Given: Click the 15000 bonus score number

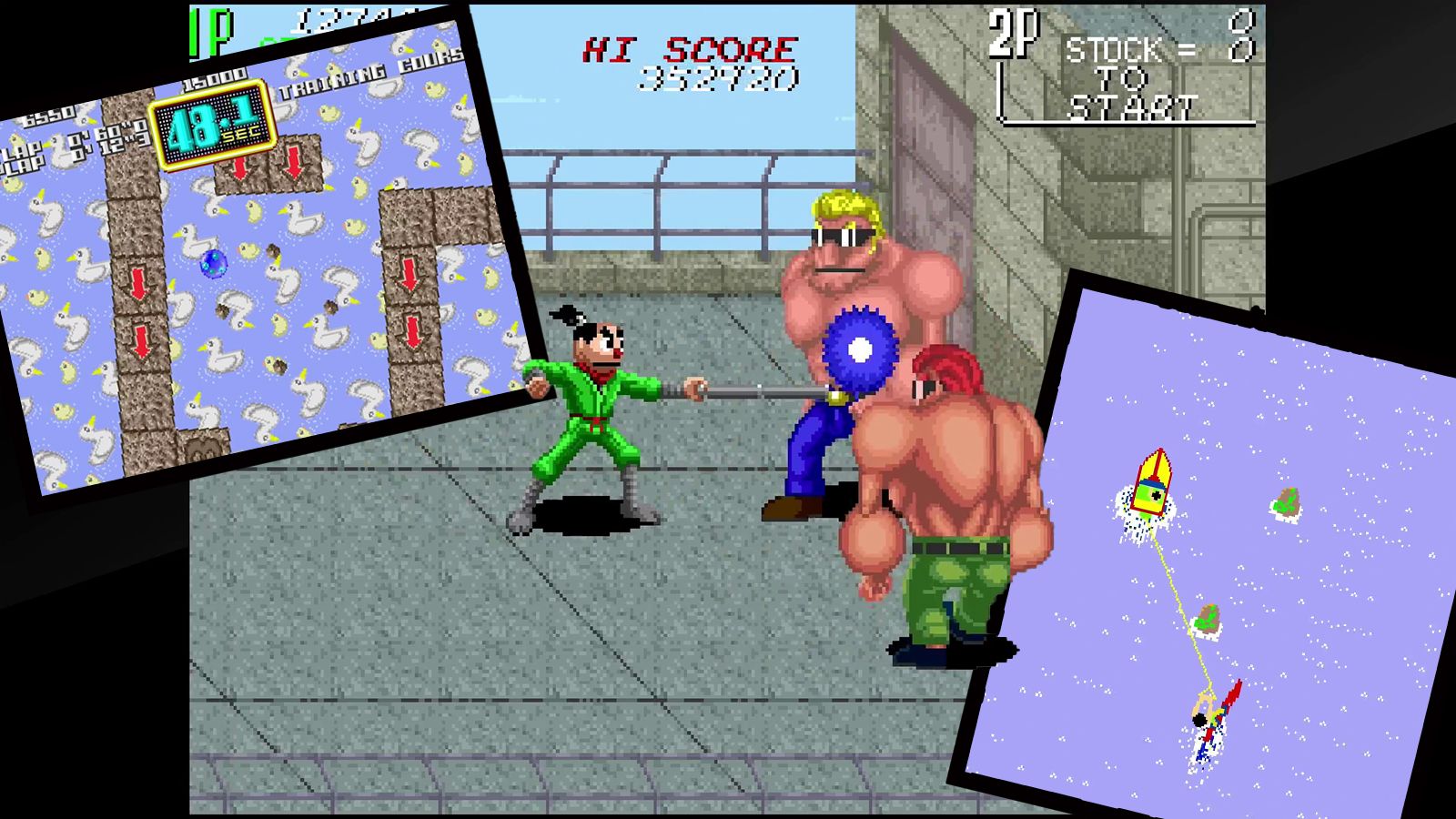Looking at the screenshot, I should point(213,79).
